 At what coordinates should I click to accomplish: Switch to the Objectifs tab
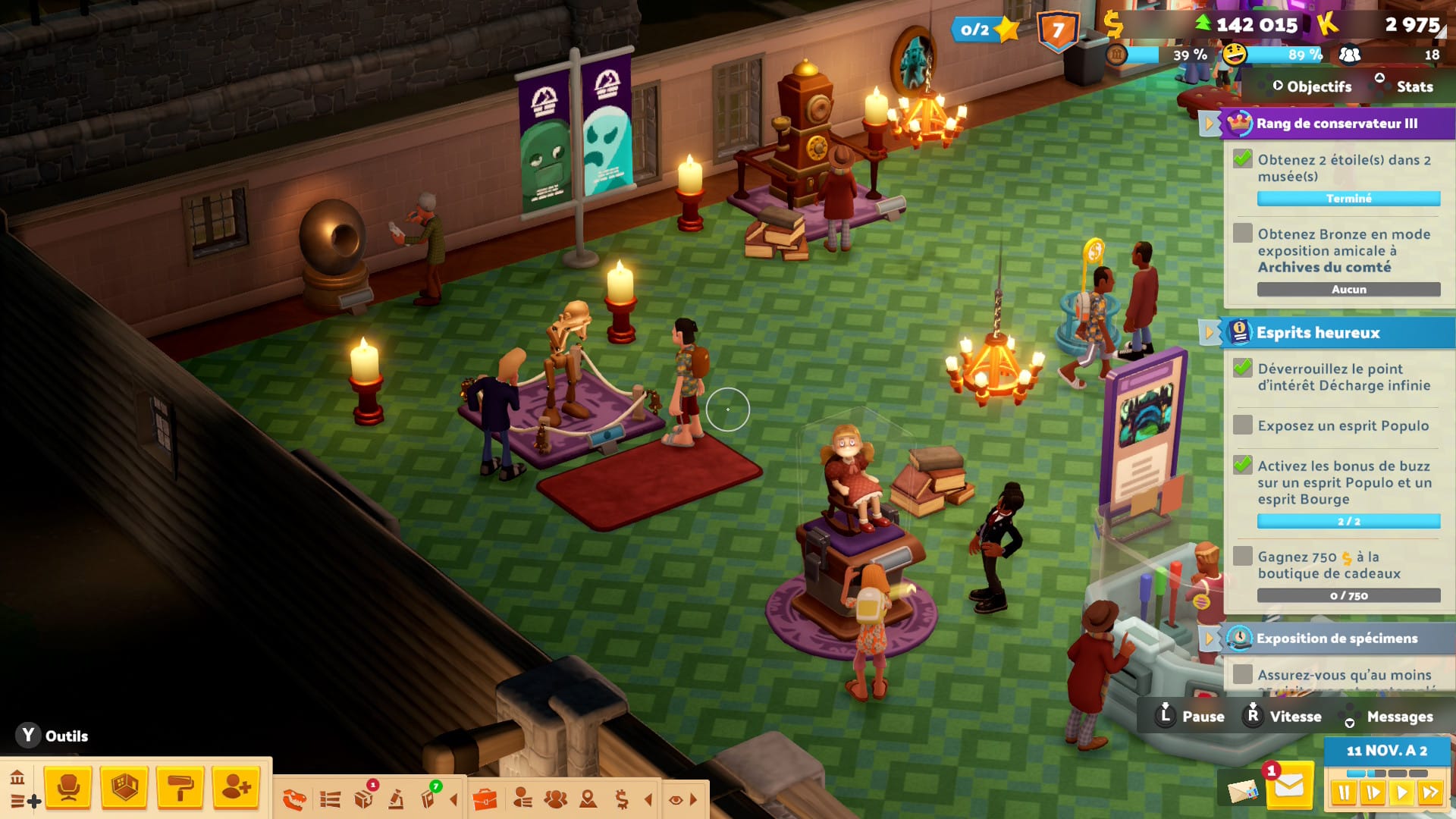point(1318,87)
